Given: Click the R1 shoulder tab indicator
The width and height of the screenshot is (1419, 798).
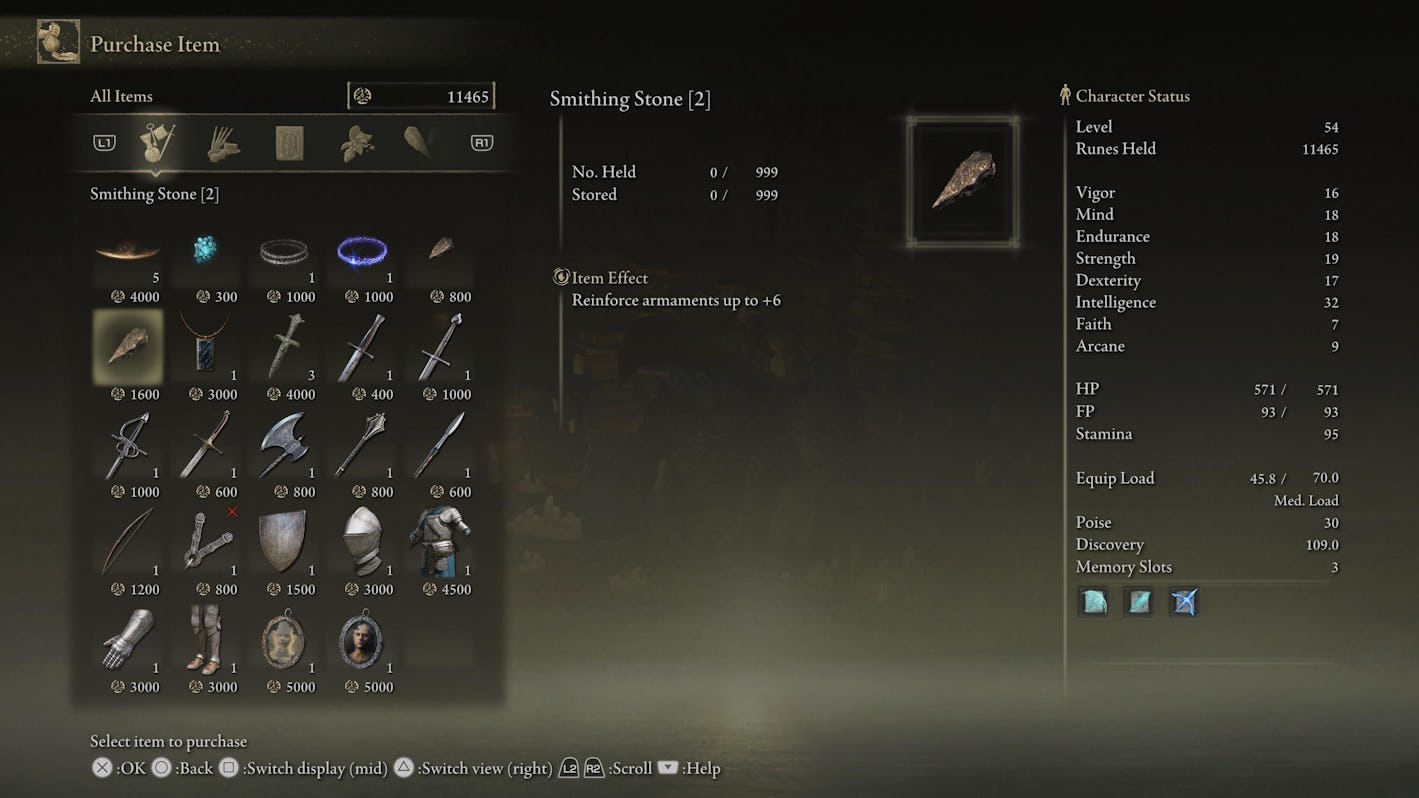Looking at the screenshot, I should [x=481, y=141].
